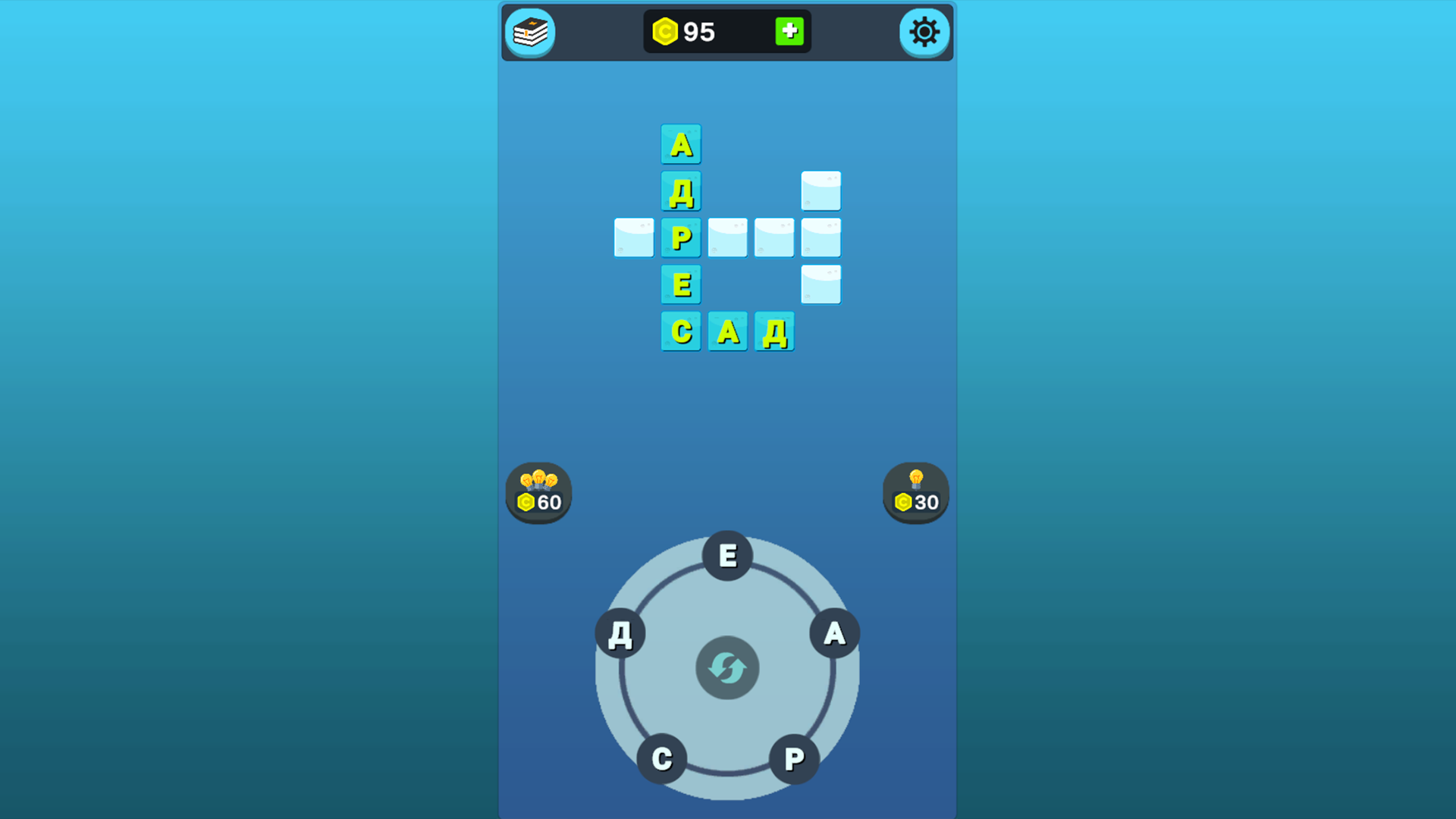The image size is (1456, 819).
Task: Tap the С tile starting word САД
Action: [x=681, y=331]
